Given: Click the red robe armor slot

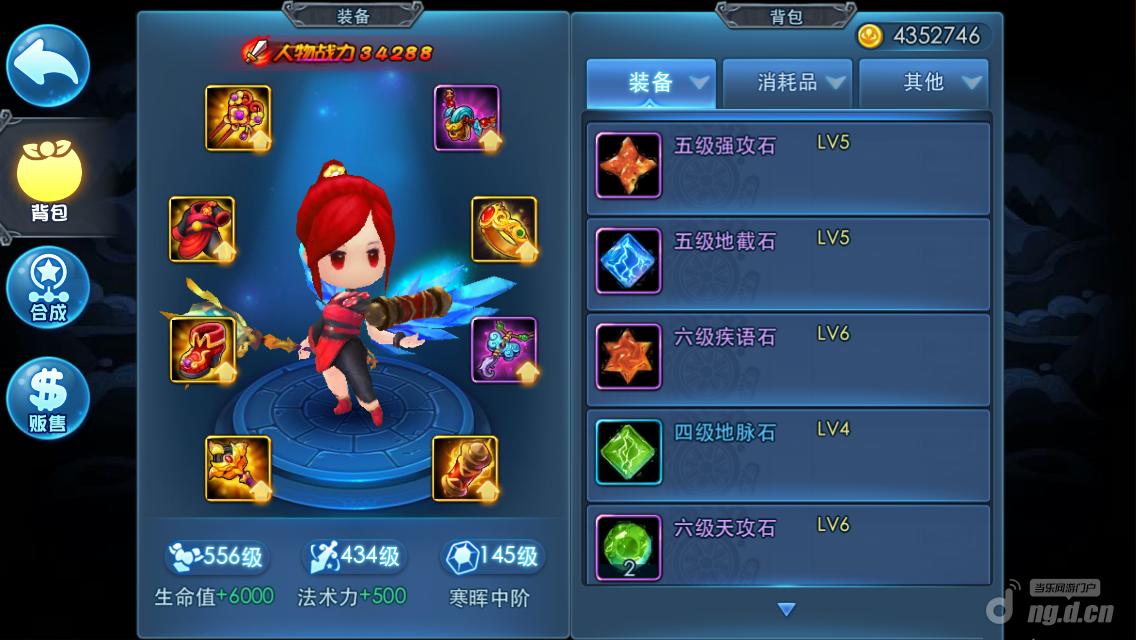Looking at the screenshot, I should tap(202, 229).
